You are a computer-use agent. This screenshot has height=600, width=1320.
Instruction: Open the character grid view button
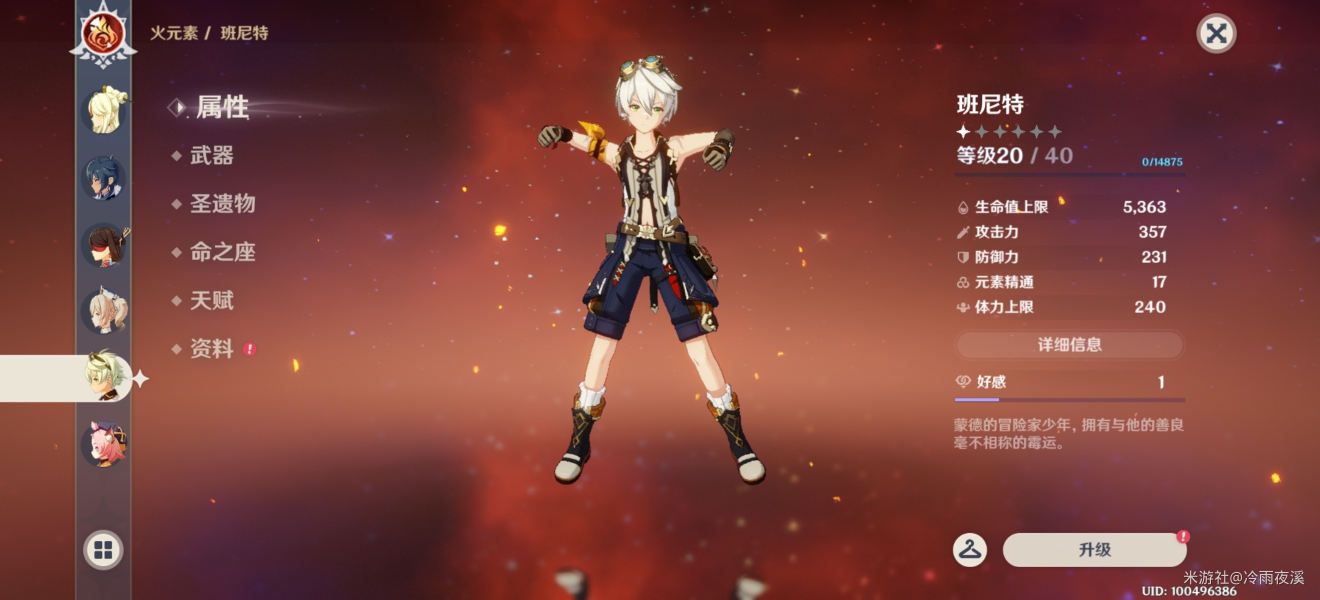103,549
